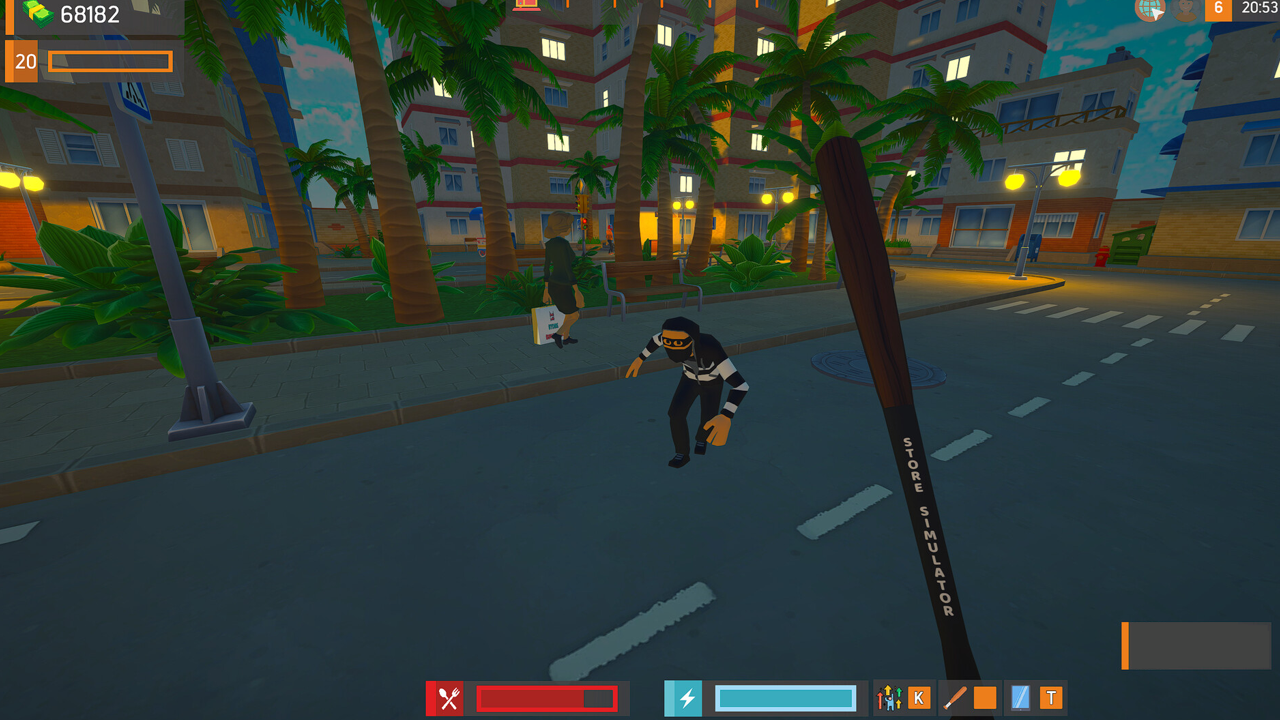Screen dimensions: 1280x720
Task: Click the globe browser icon top right
Action: pyautogui.click(x=1148, y=11)
